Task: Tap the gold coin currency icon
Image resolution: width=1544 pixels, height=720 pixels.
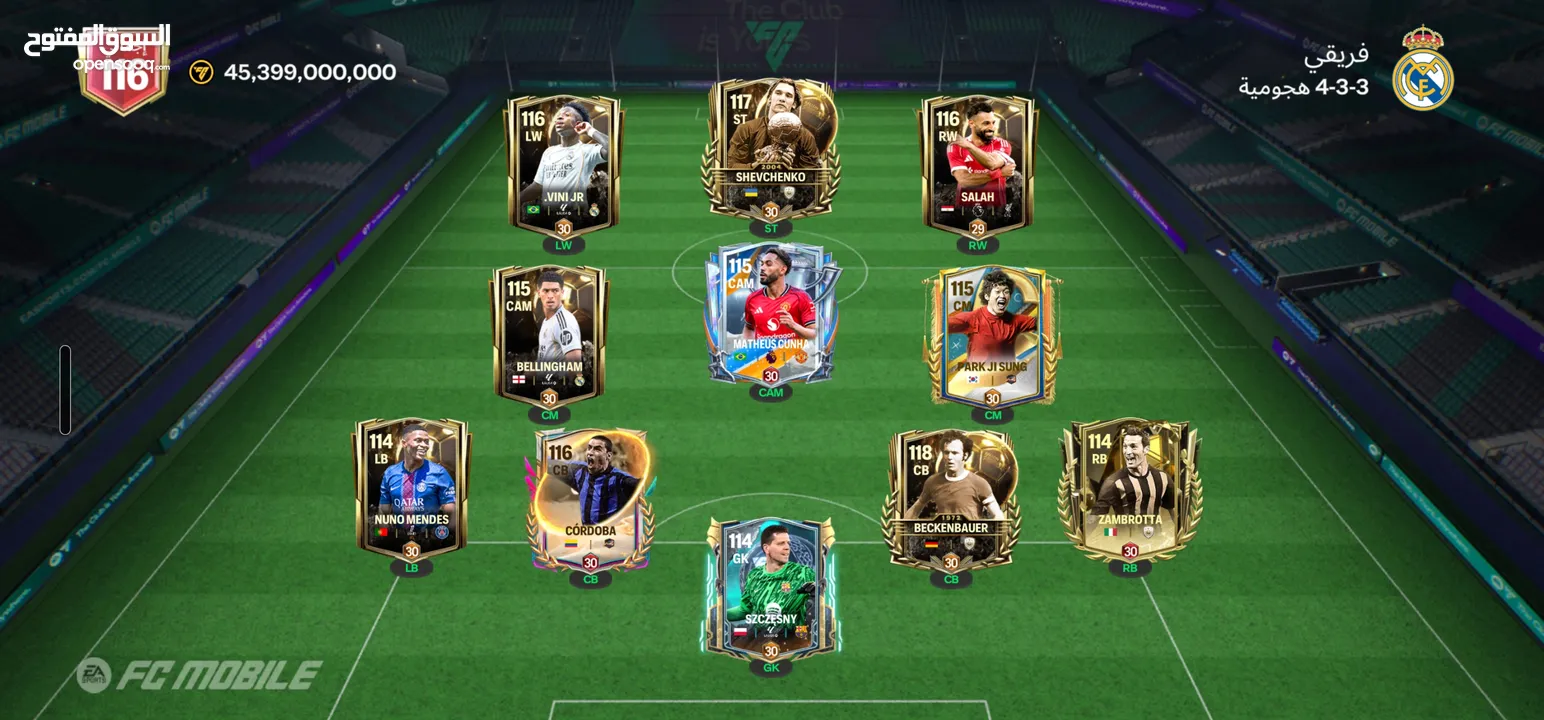Action: [x=201, y=72]
